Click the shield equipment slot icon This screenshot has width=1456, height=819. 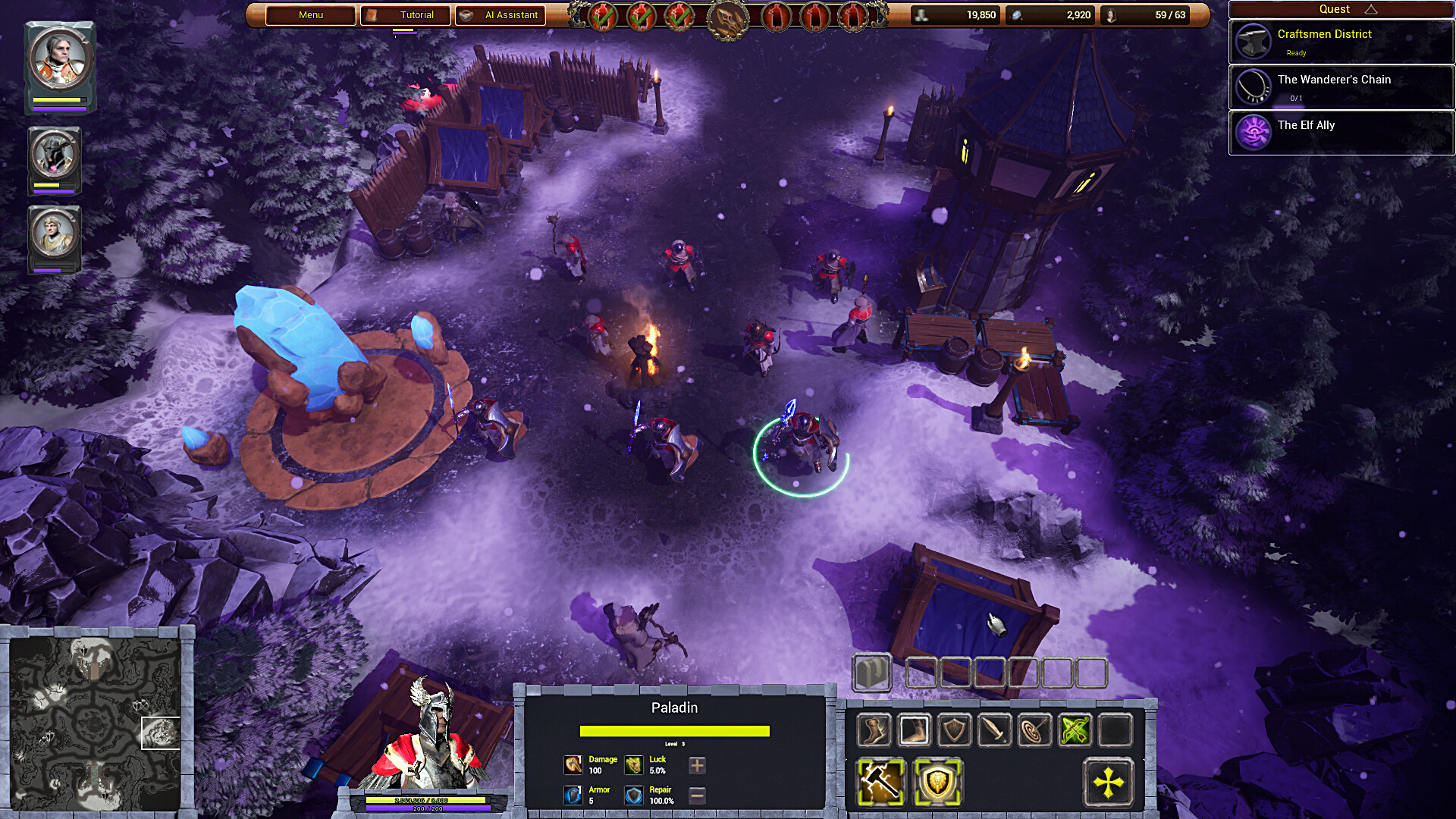(x=956, y=730)
